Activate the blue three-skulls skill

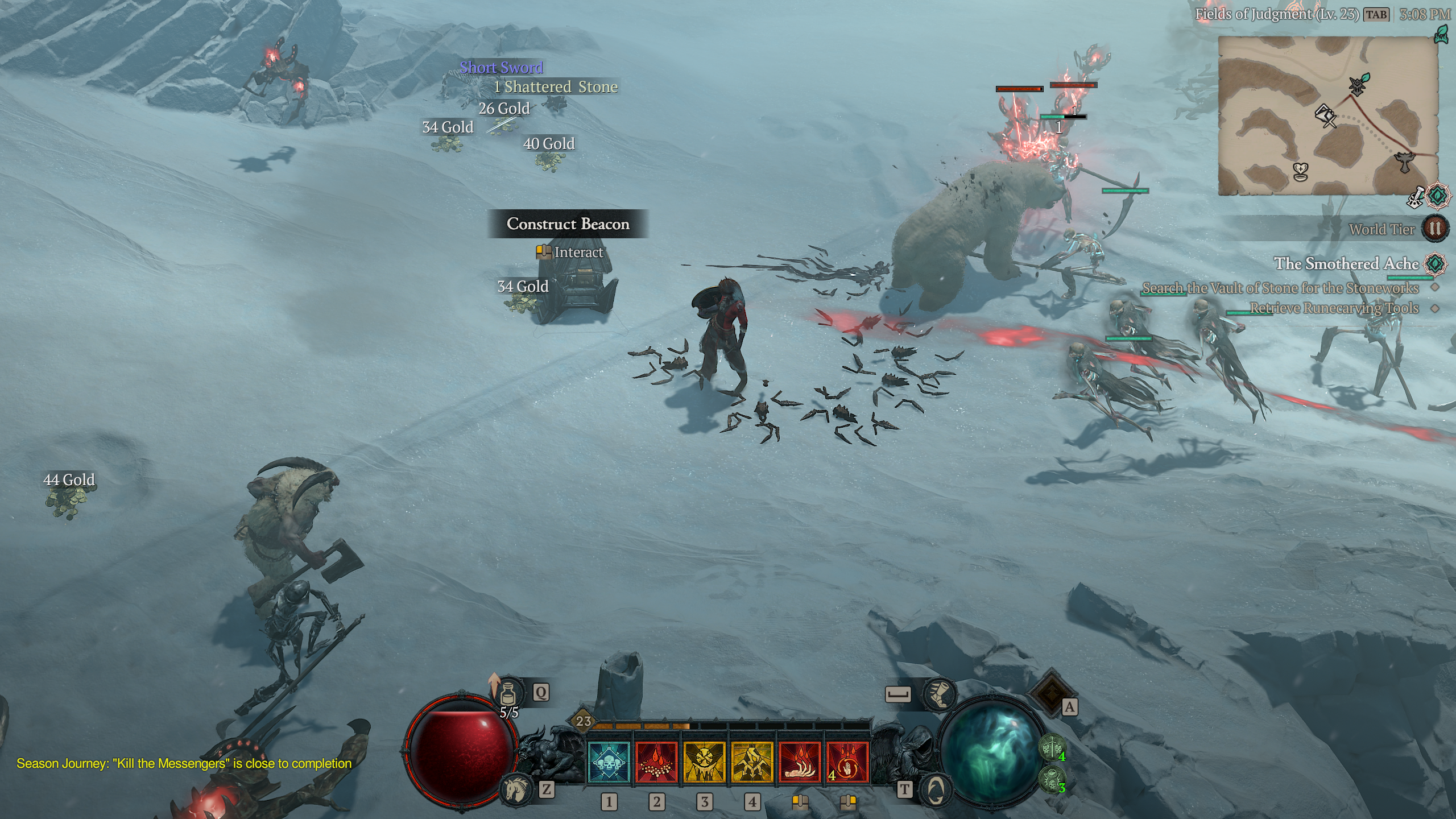(609, 763)
